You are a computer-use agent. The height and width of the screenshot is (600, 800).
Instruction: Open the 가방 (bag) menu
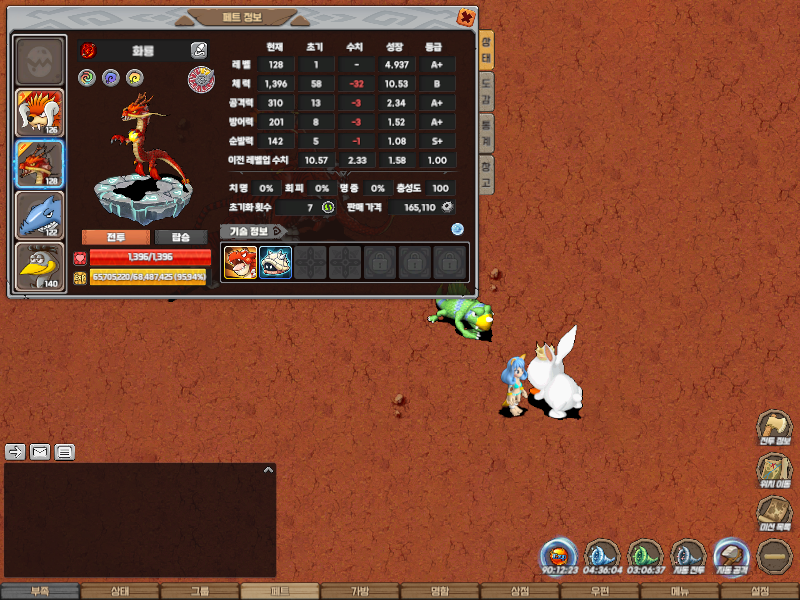[x=360, y=592]
